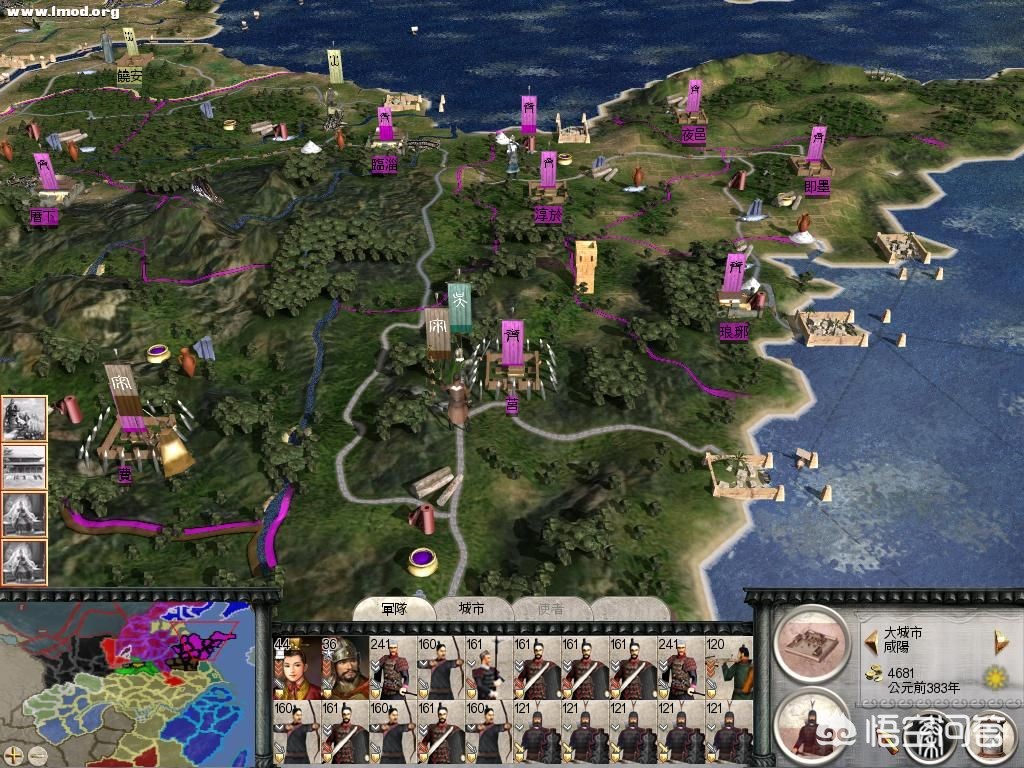The height and width of the screenshot is (768, 1024).
Task: Select the helmeted general card numbered 36
Action: point(346,667)
